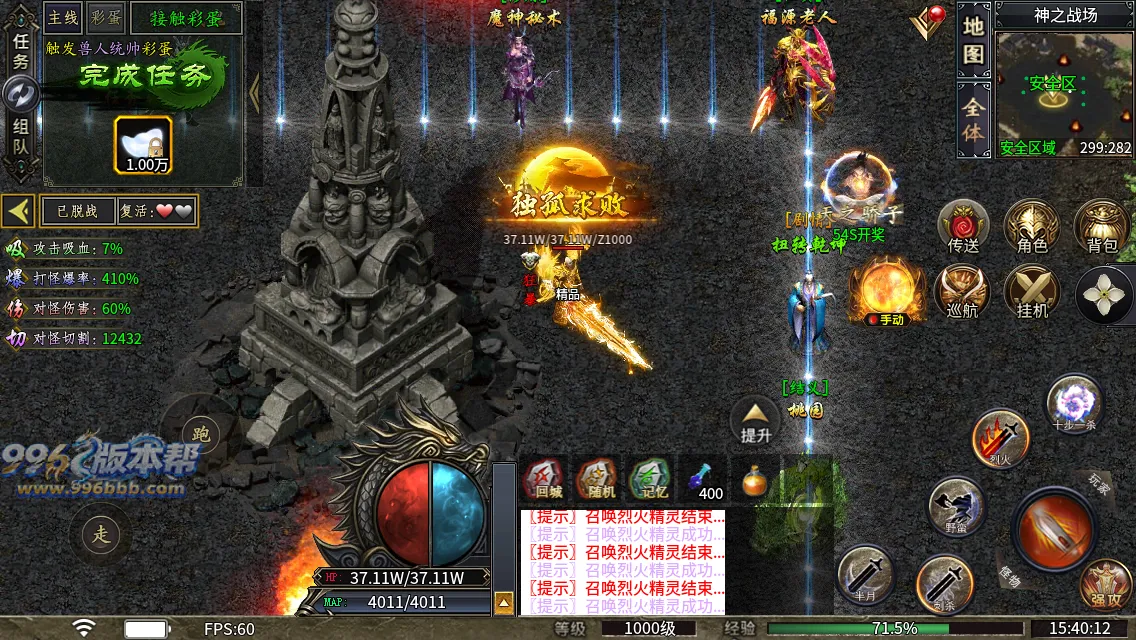The image size is (1136, 640).
Task: Collapse the stats panel with yellow arrow
Action: [17, 211]
